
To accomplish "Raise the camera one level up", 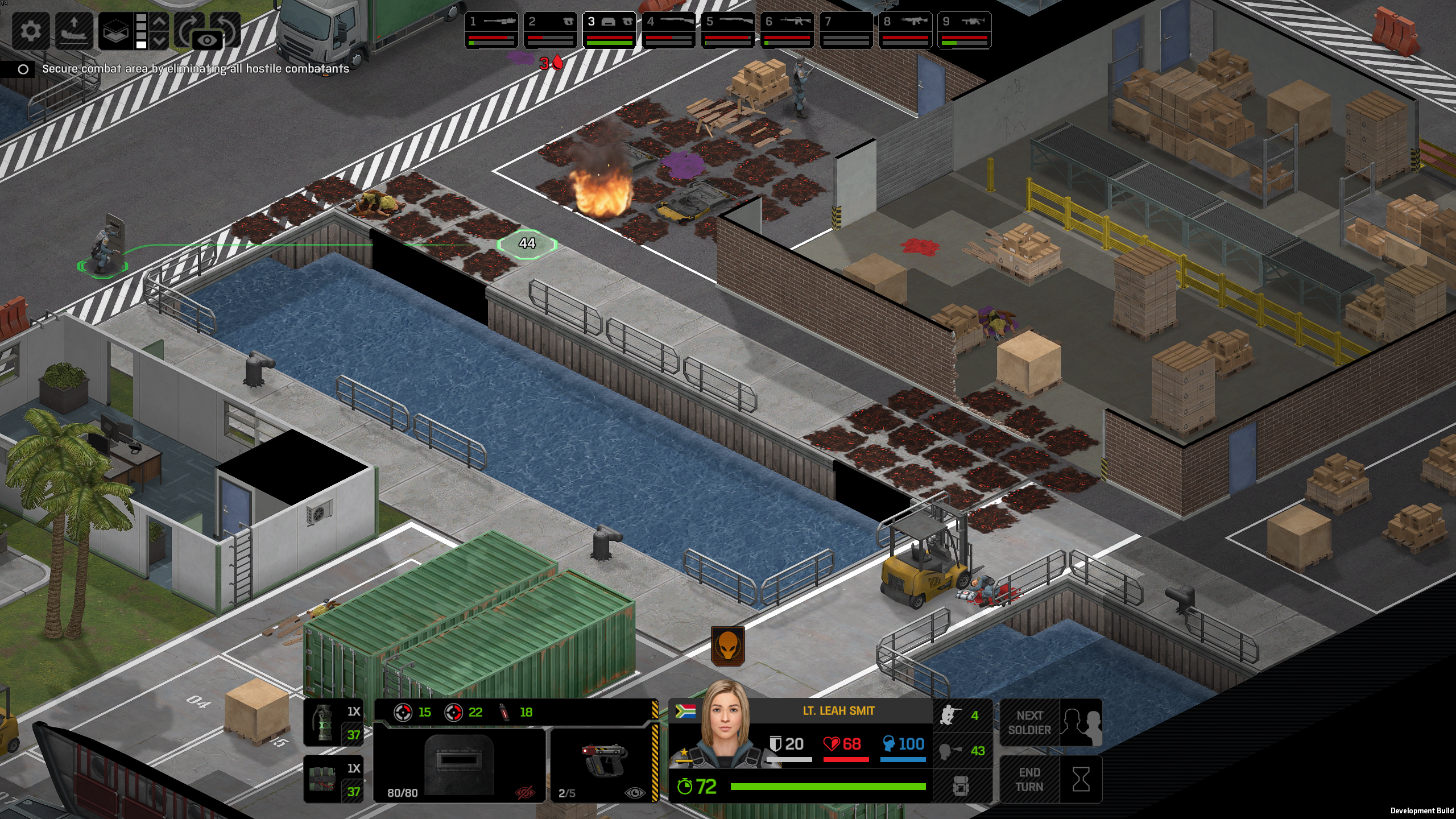I will (160, 22).
